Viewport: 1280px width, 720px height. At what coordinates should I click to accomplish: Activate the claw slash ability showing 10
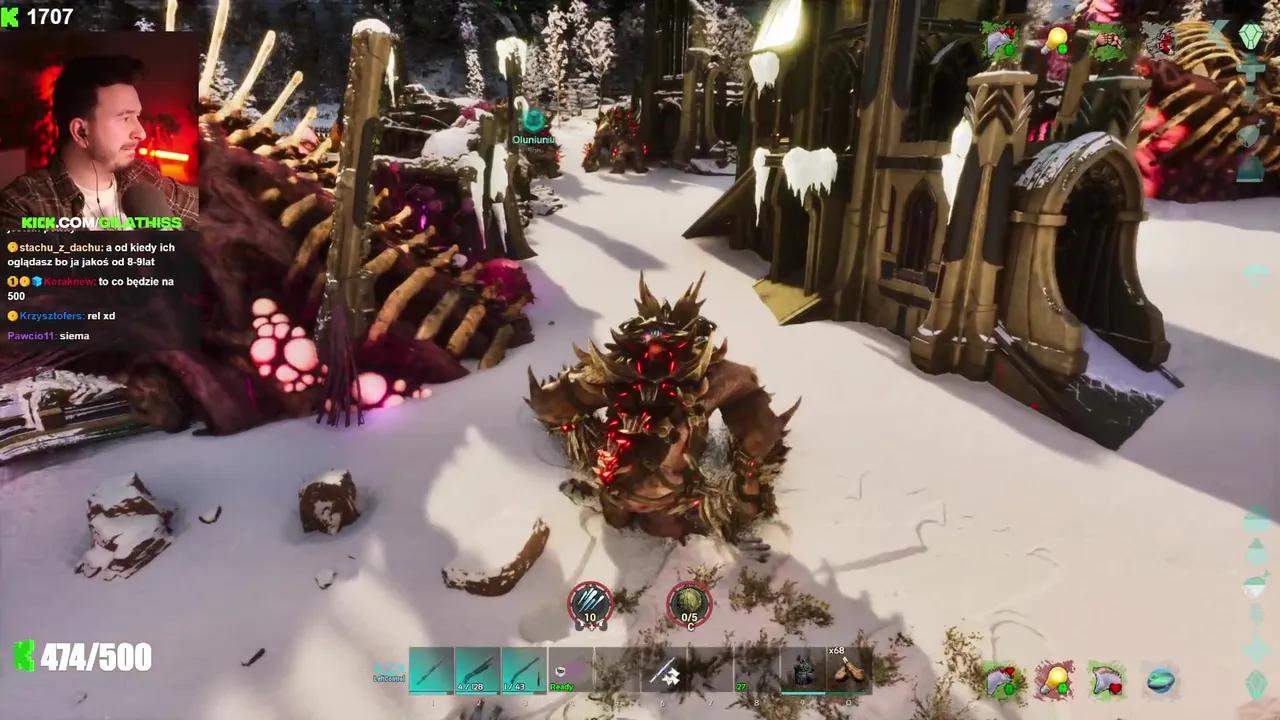(x=590, y=604)
